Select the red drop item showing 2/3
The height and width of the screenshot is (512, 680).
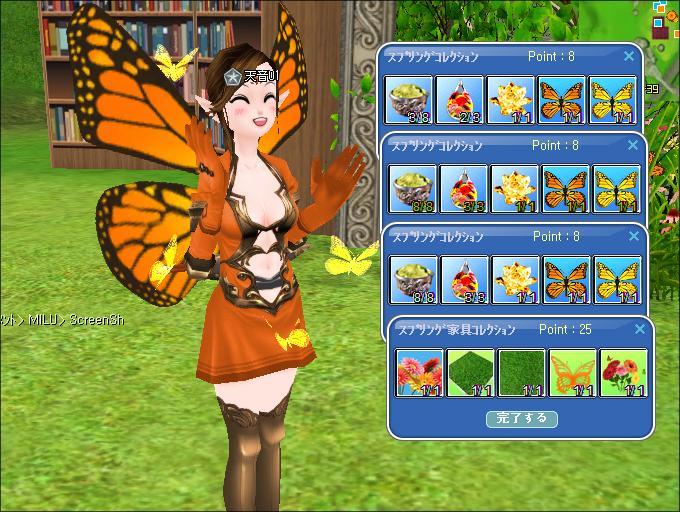[x=461, y=100]
